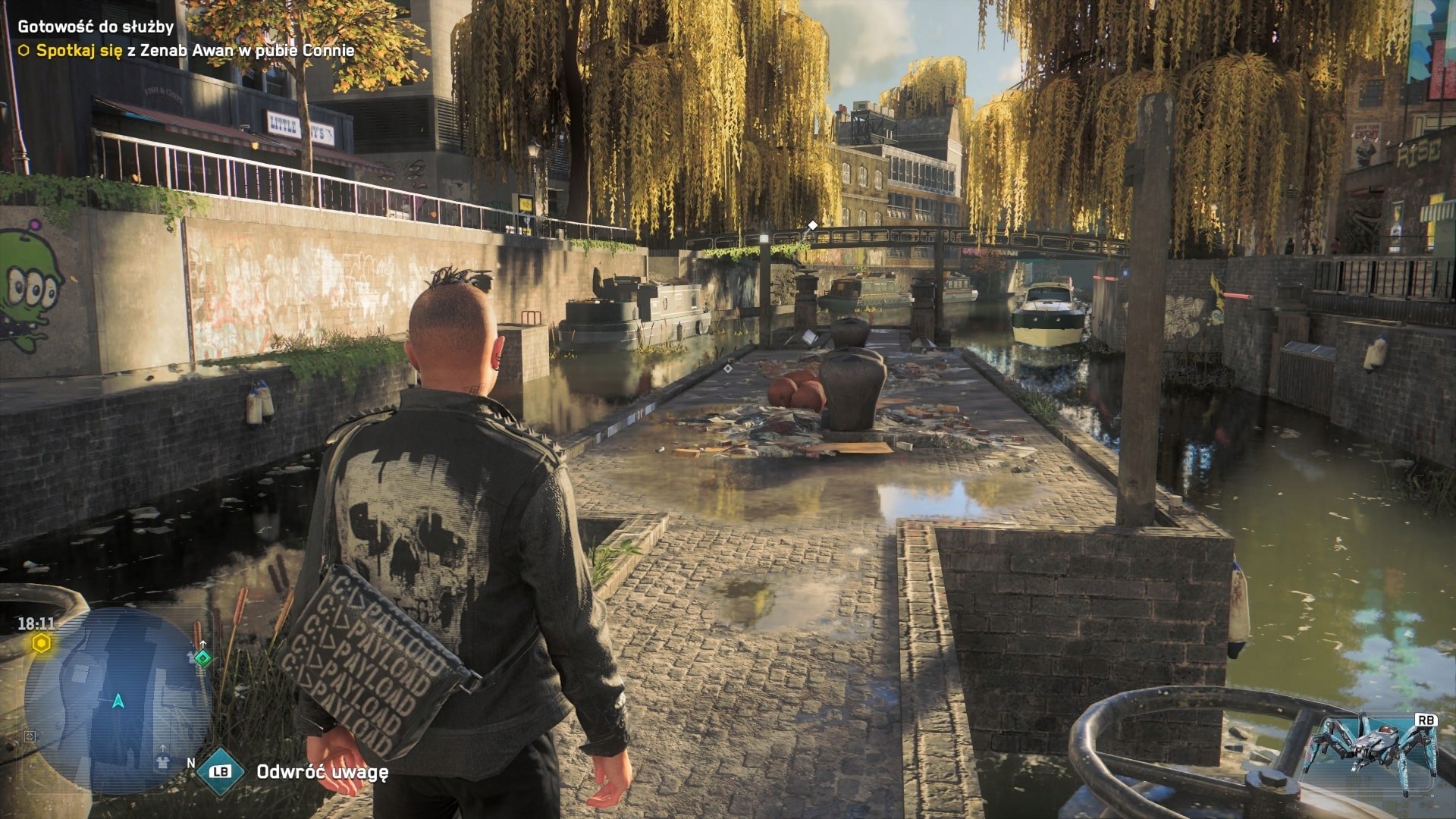Screen dimensions: 1456x819
Task: Click the white waypoint diamond above the footbridge
Action: (811, 224)
